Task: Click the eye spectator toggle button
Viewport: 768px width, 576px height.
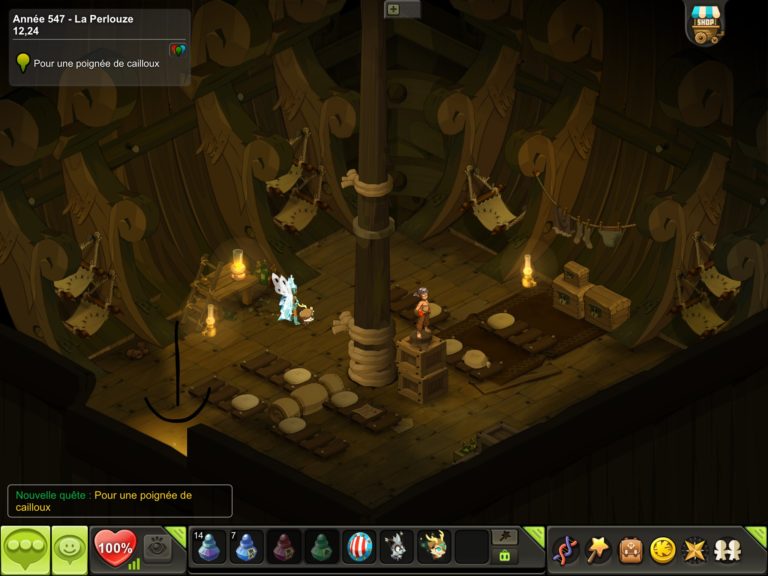Action: tap(157, 546)
